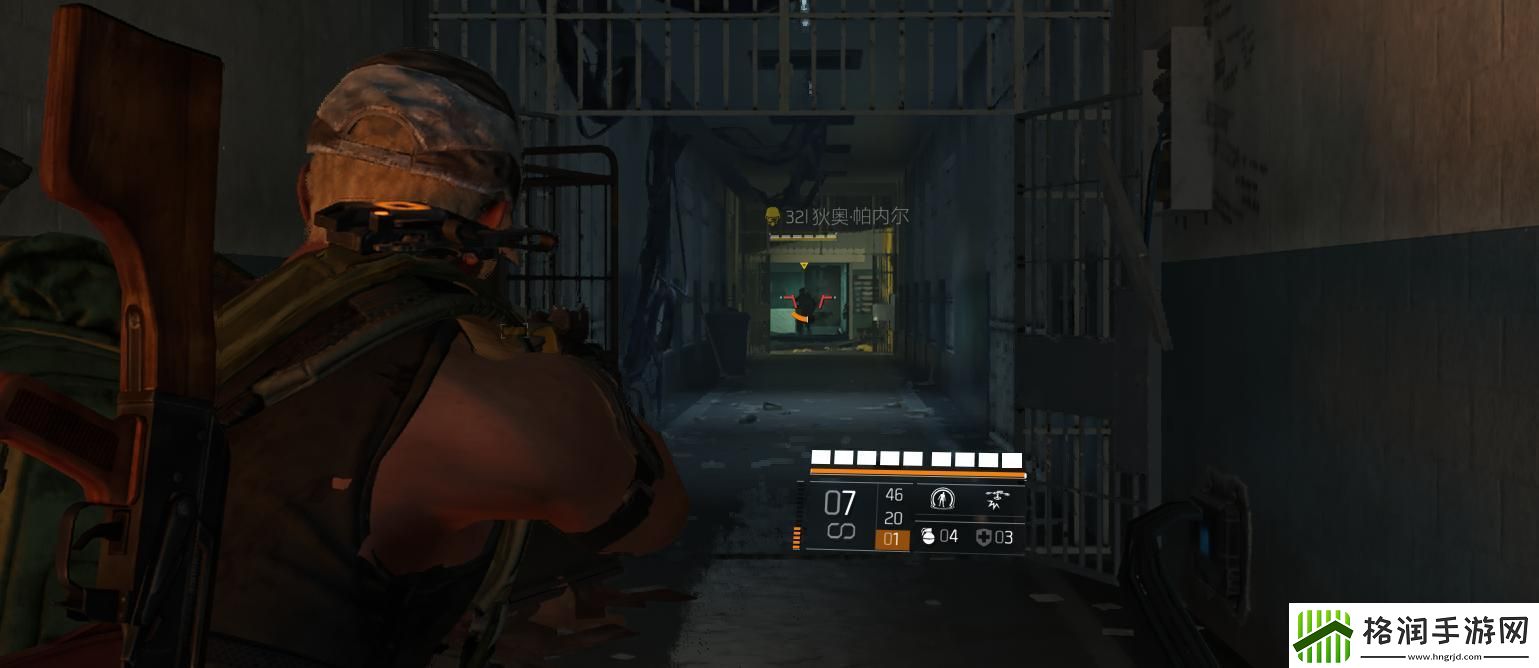
Task: Select the highlighted orange 01 weapon slot
Action: [x=892, y=540]
